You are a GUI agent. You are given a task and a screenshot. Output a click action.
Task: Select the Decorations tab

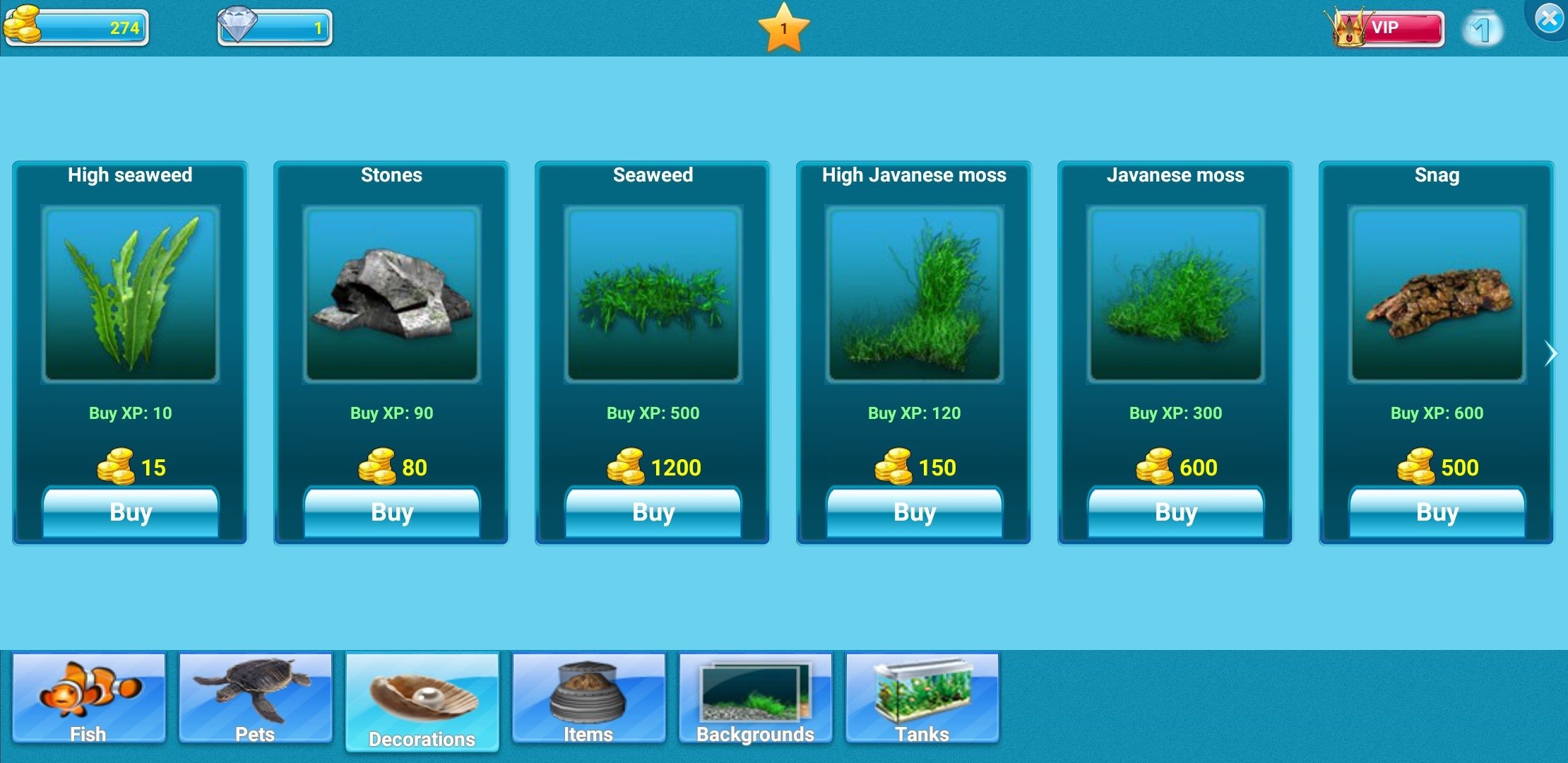pyautogui.click(x=422, y=701)
